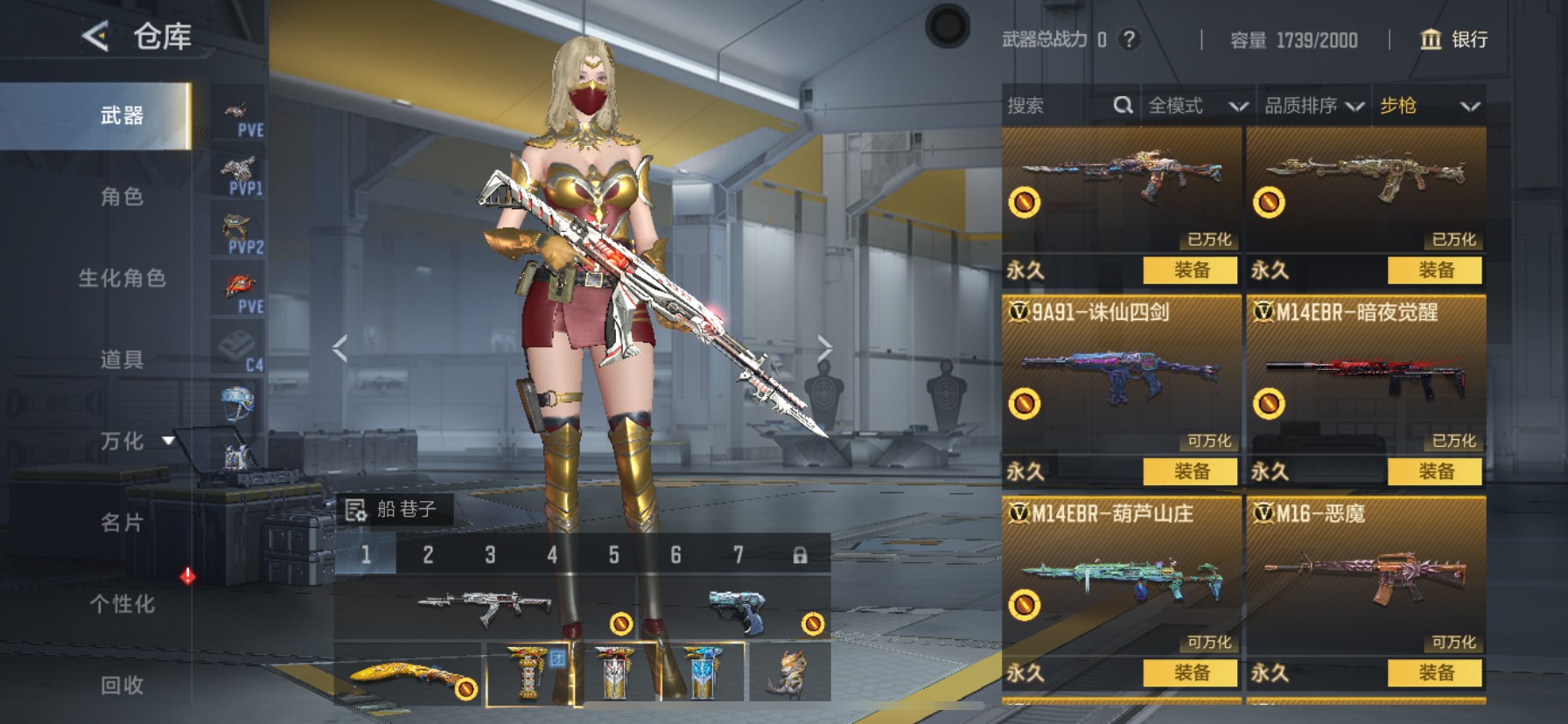Open the 回收 recycle section
Screen dimensions: 1568x724
(122, 686)
